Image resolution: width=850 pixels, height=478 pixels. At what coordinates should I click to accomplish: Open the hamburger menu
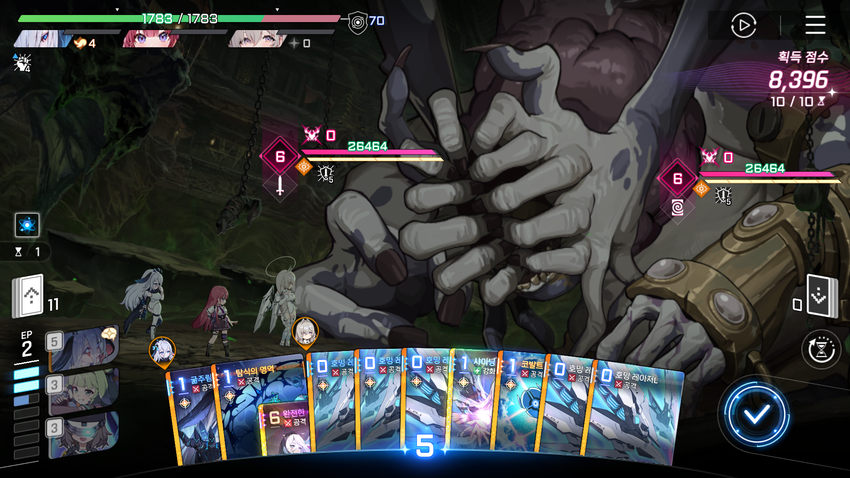pyautogui.click(x=815, y=25)
